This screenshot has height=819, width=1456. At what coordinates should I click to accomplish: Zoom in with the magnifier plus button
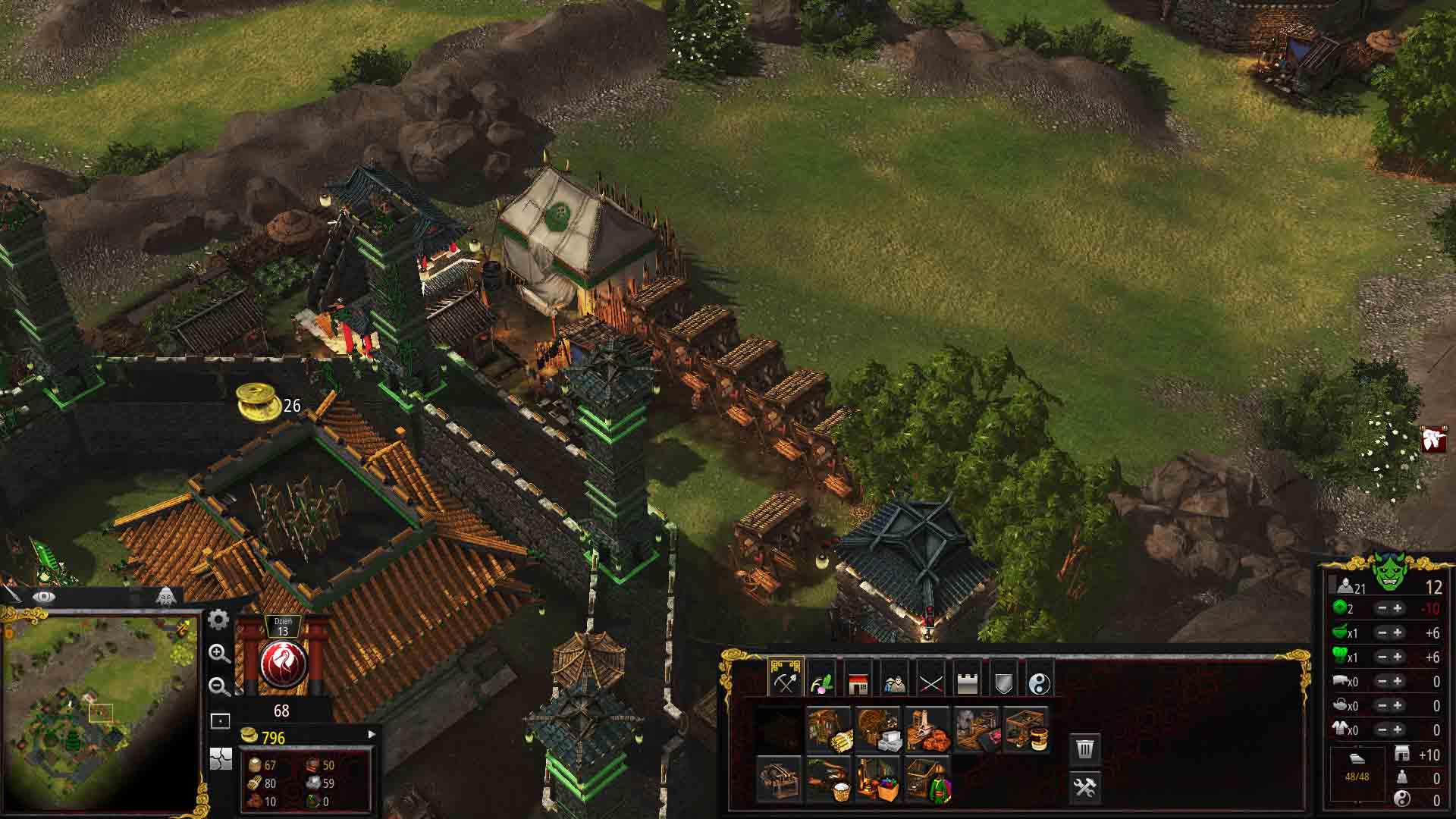click(219, 654)
